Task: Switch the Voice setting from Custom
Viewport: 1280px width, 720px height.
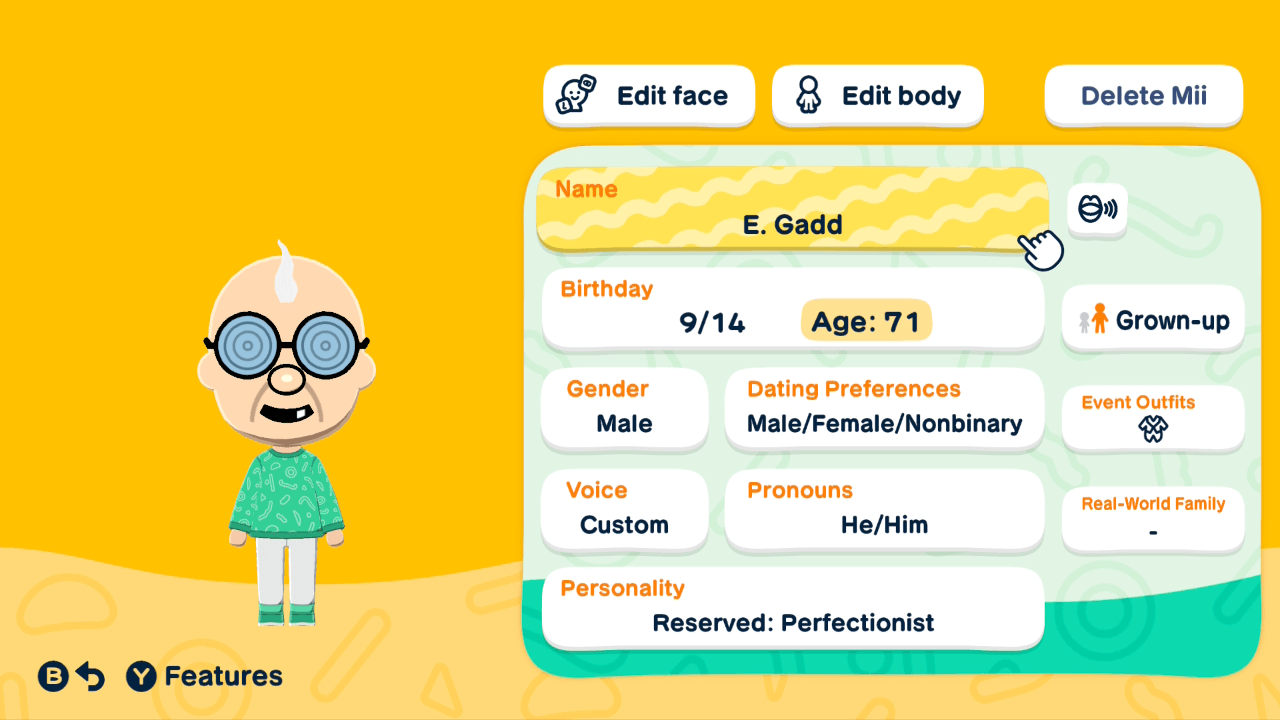Action: click(624, 510)
